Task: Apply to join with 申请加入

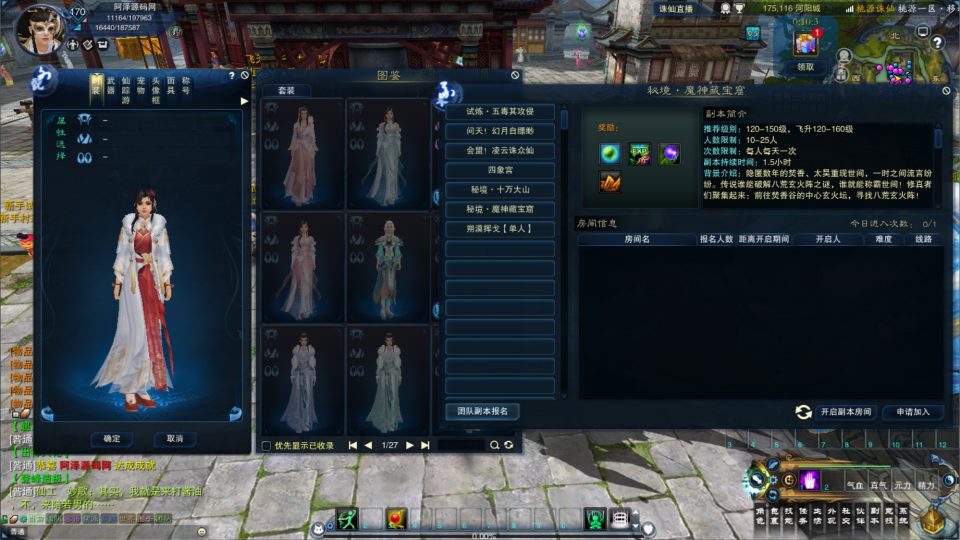Action: coord(913,412)
